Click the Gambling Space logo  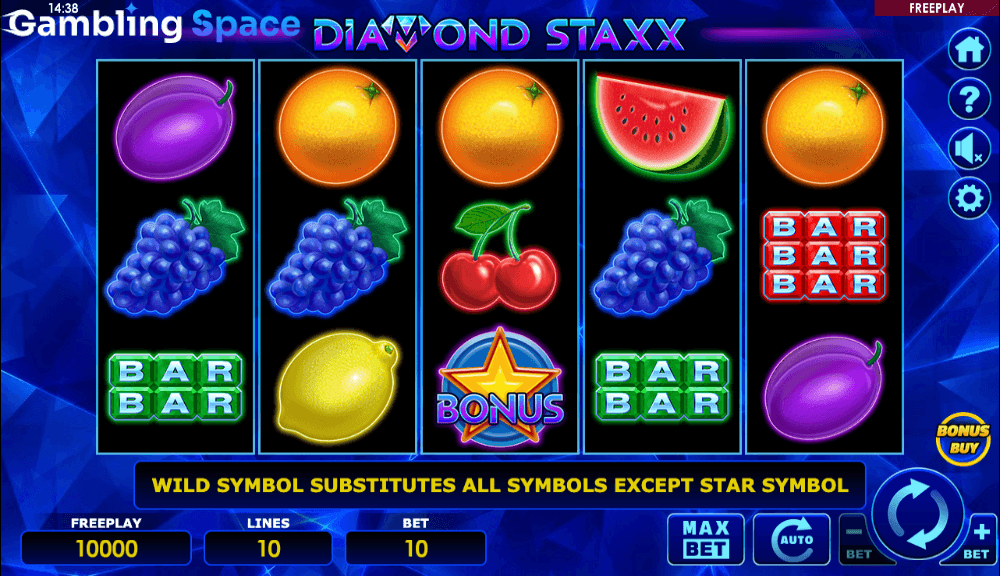(152, 25)
